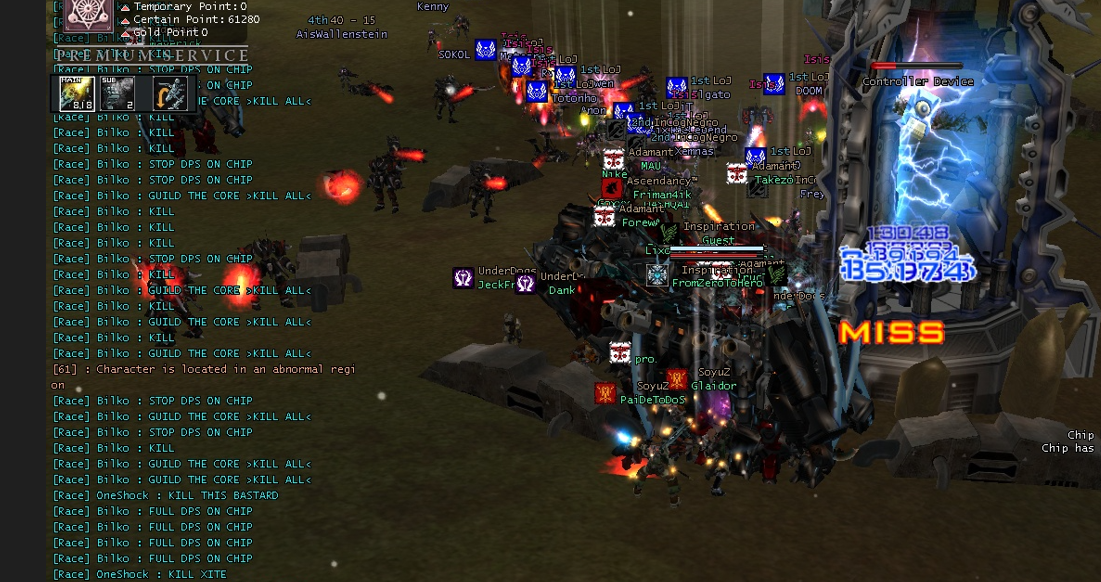Select the MAIN weapon slot icon
The image size is (1101, 582).
(x=78, y=94)
